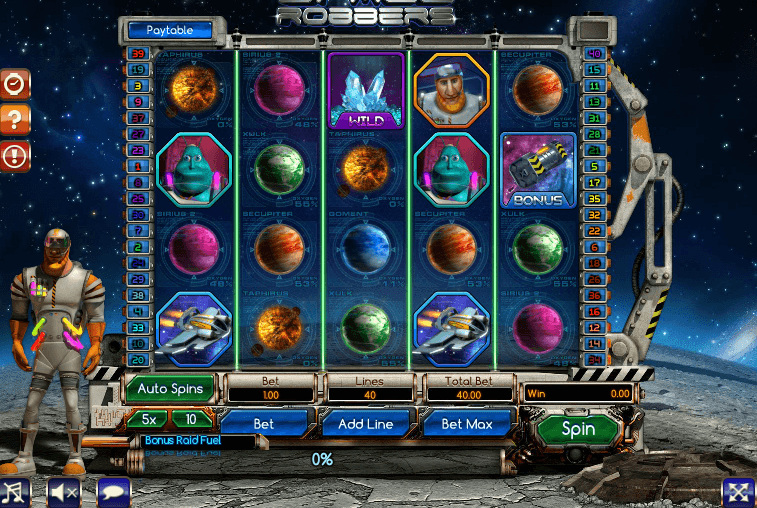
Task: Open the Paytable
Action: [170, 31]
